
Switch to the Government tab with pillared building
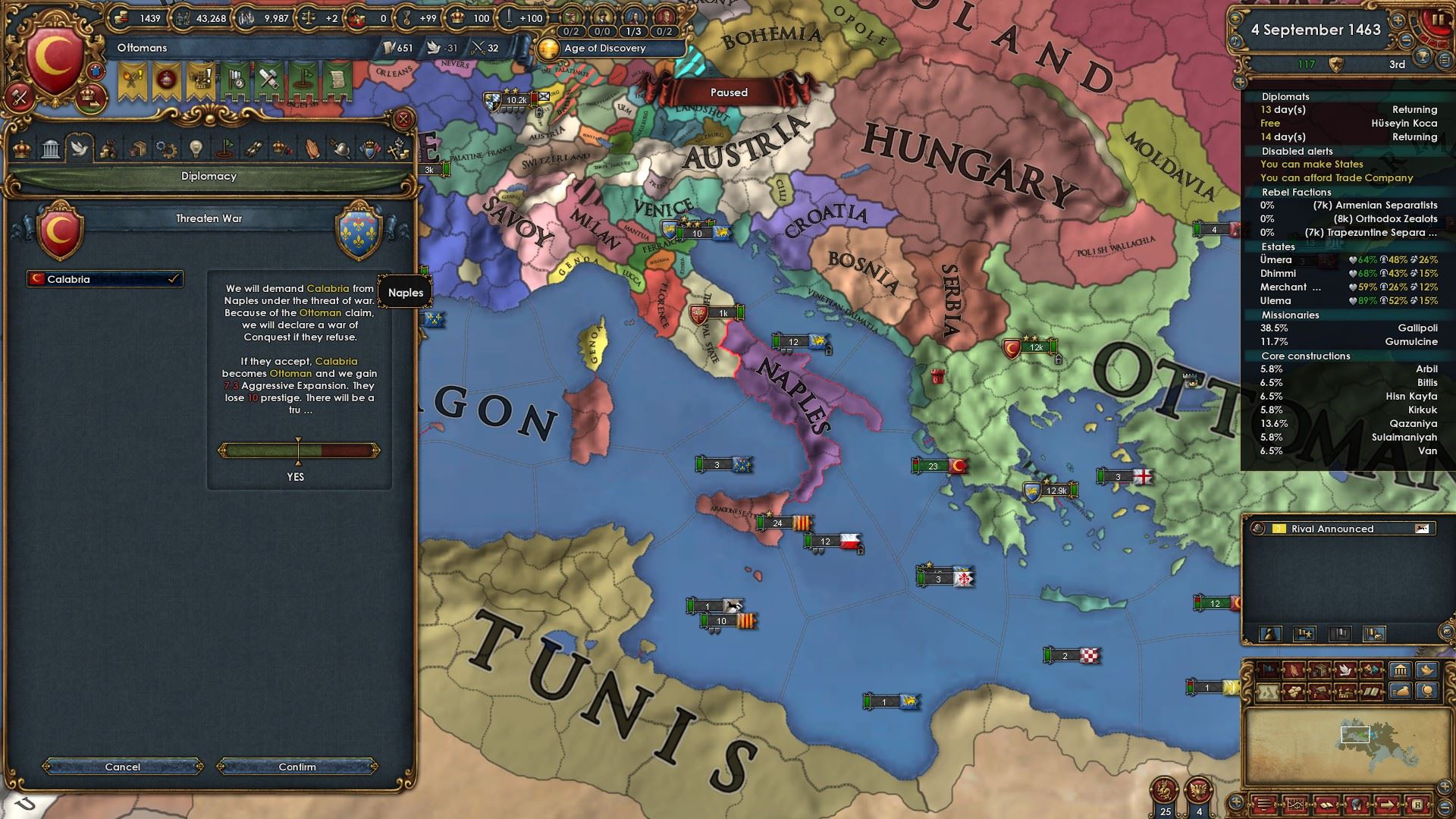[51, 148]
